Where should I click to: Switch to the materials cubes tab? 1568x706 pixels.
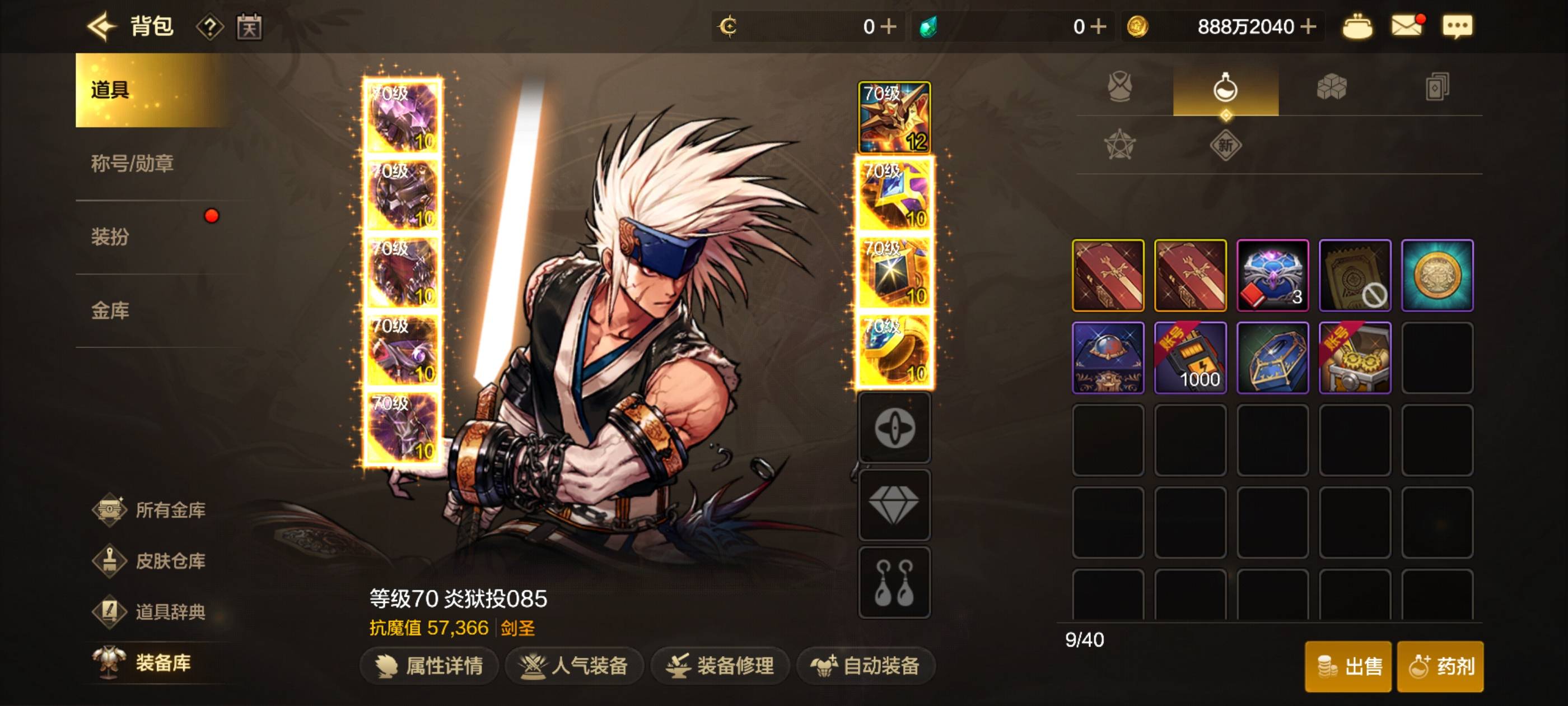[1331, 88]
